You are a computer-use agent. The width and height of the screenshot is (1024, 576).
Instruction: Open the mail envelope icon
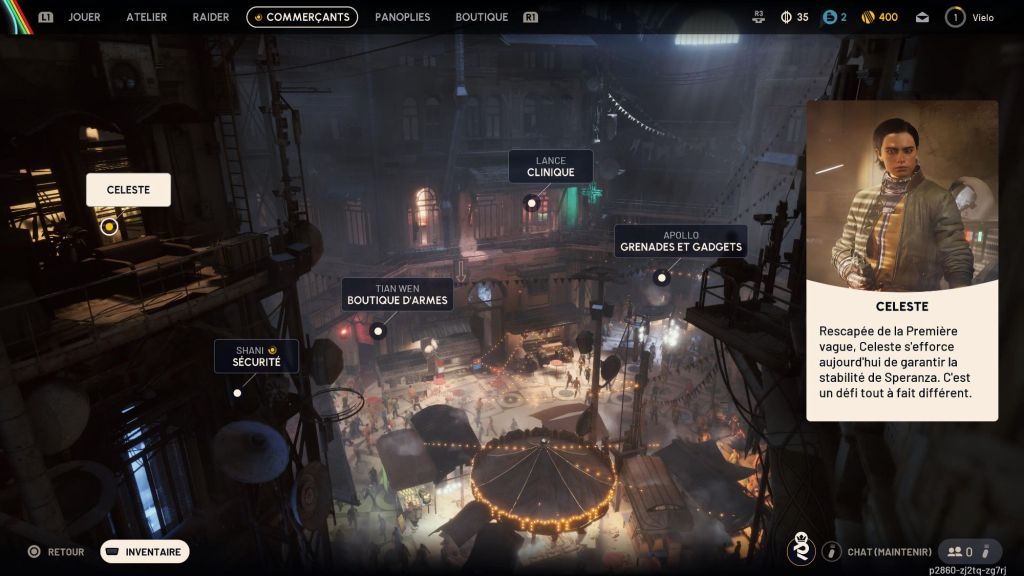tap(922, 17)
